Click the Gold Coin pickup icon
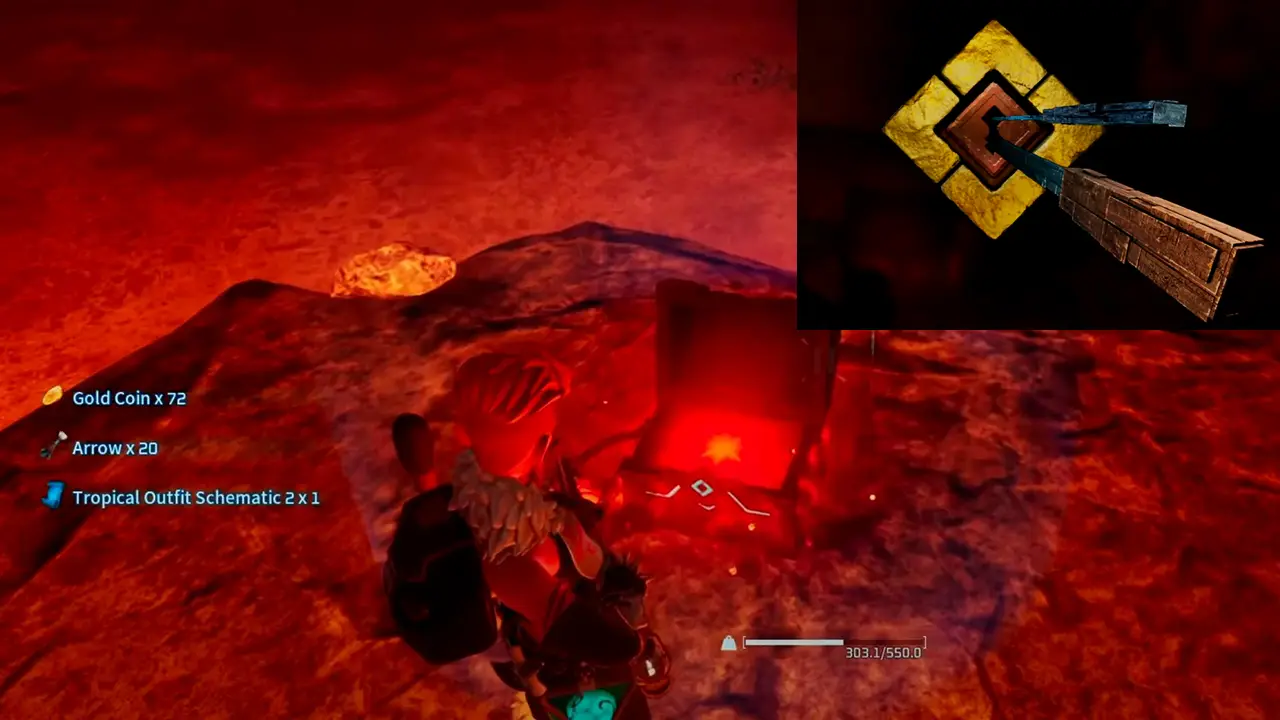 pyautogui.click(x=52, y=398)
